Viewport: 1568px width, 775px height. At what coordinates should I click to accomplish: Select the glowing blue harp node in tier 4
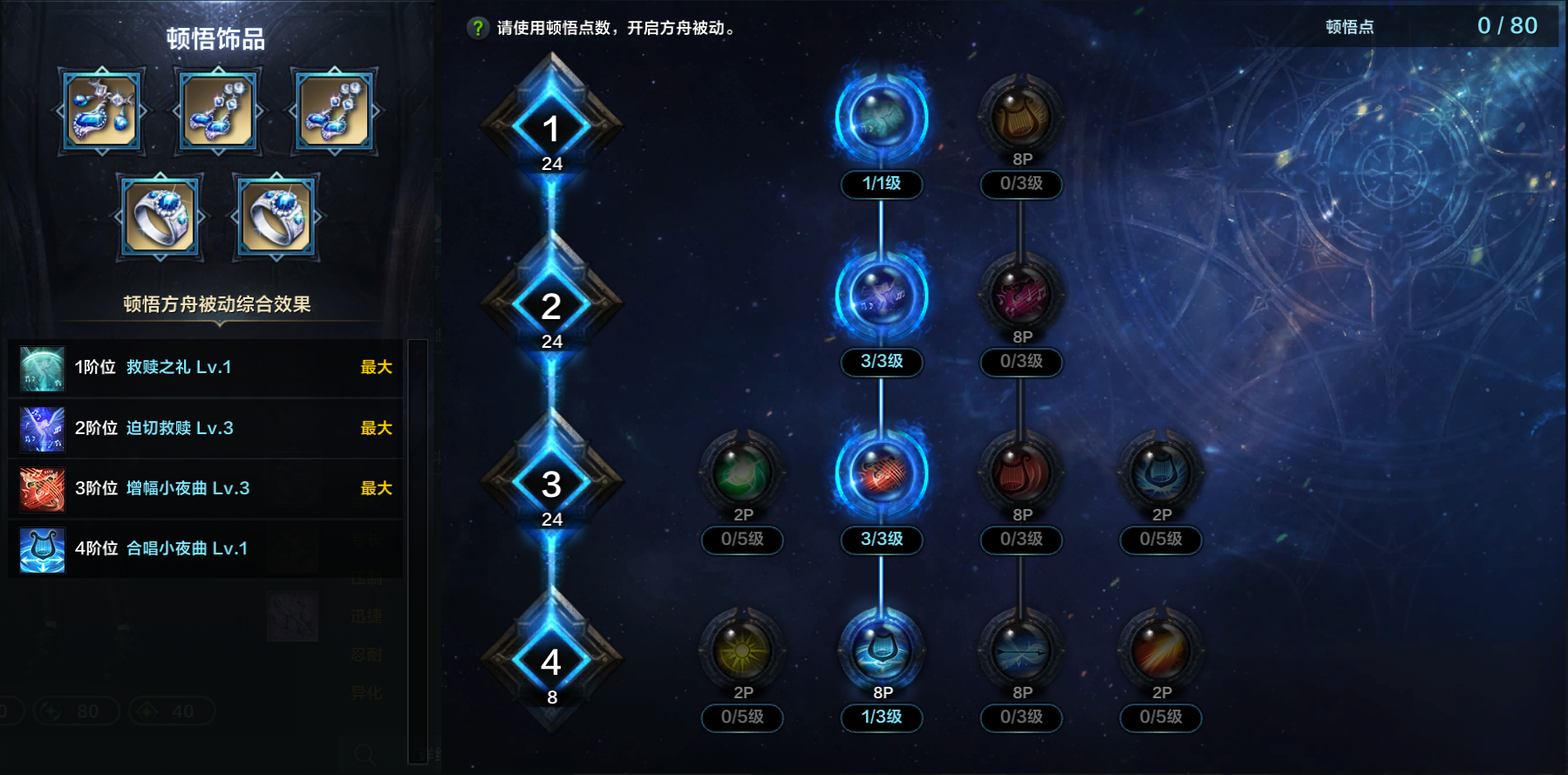(x=882, y=648)
